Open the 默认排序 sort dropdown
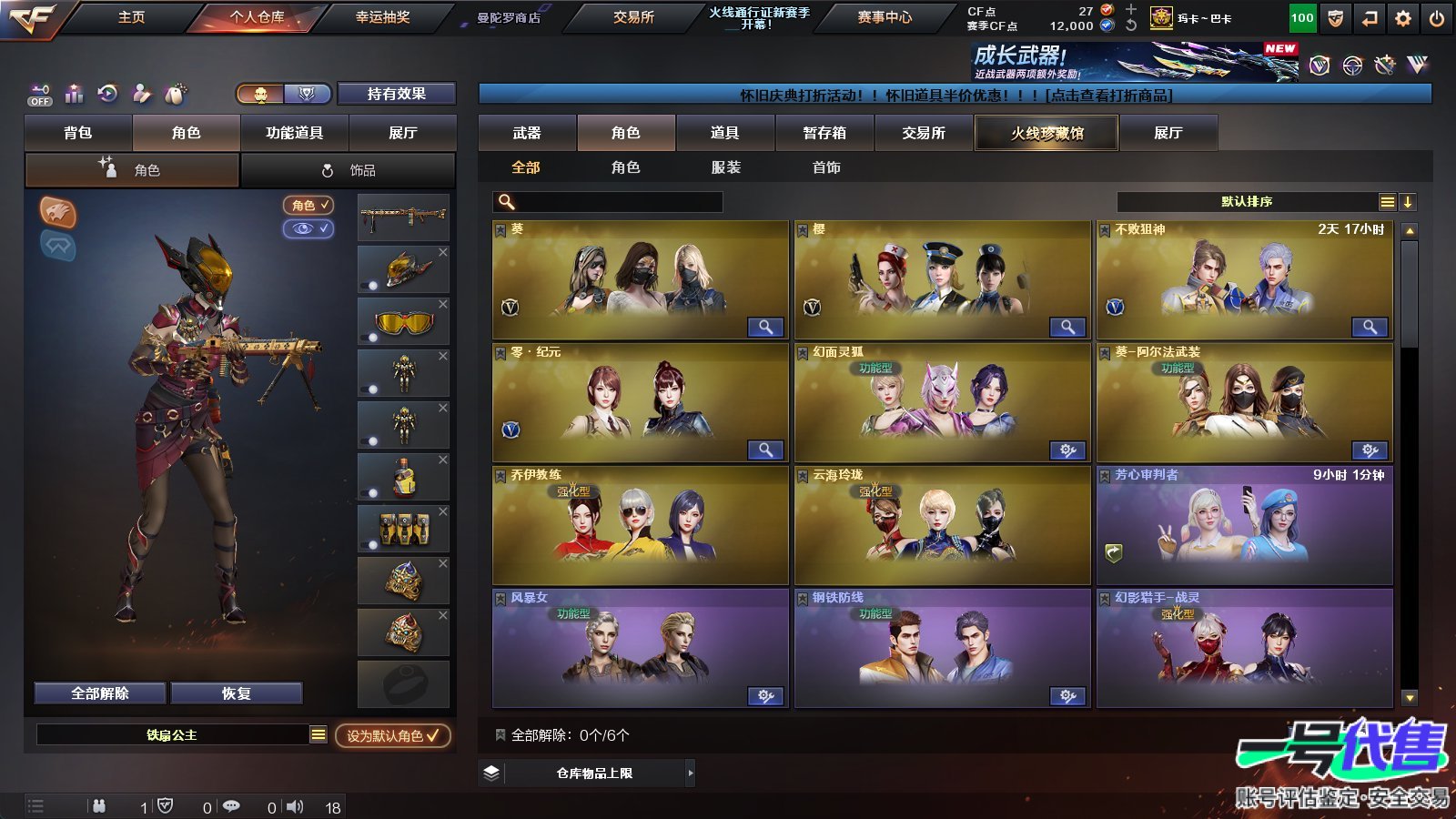Image resolution: width=1456 pixels, height=819 pixels. [1247, 201]
